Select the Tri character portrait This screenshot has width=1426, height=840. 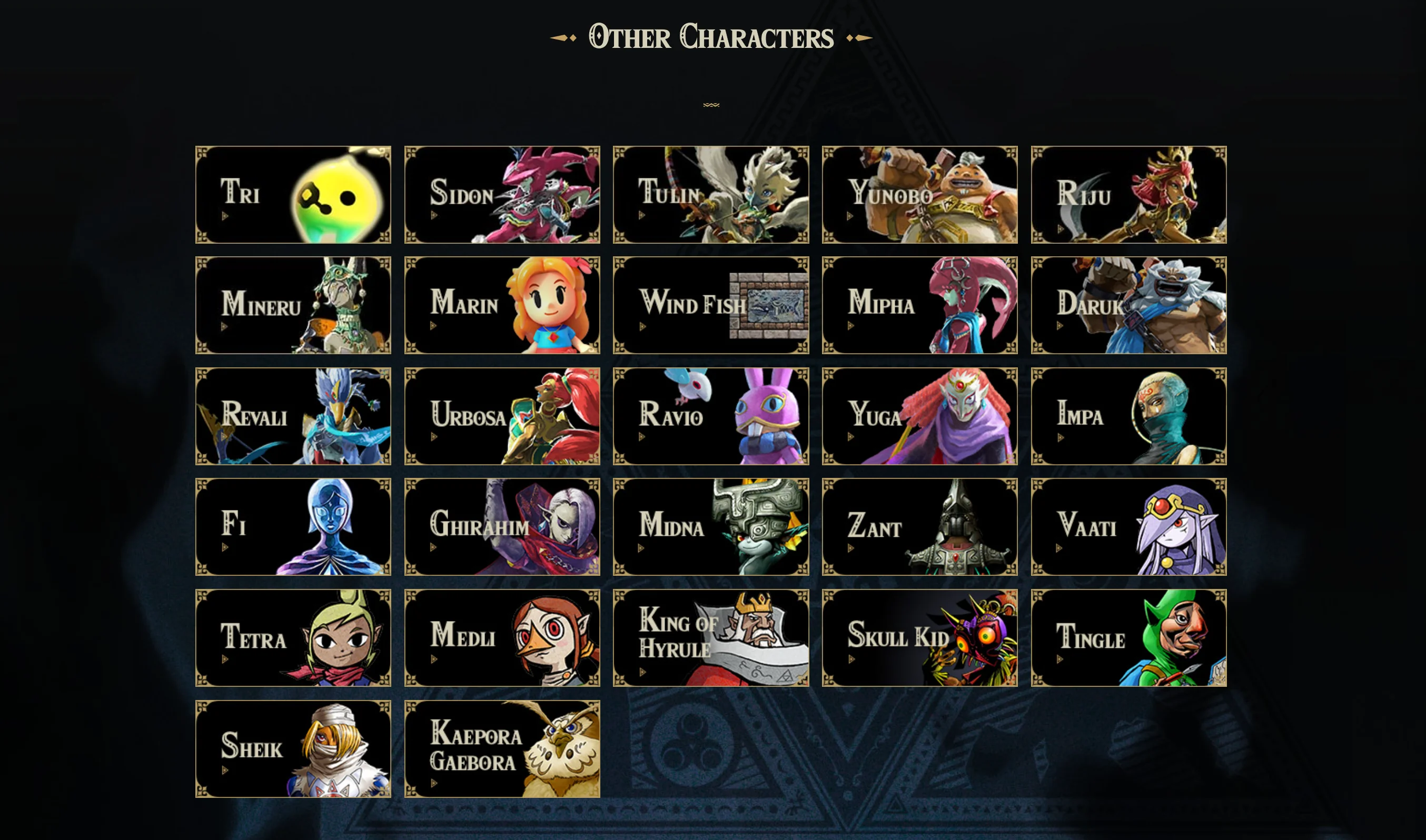tap(337, 195)
